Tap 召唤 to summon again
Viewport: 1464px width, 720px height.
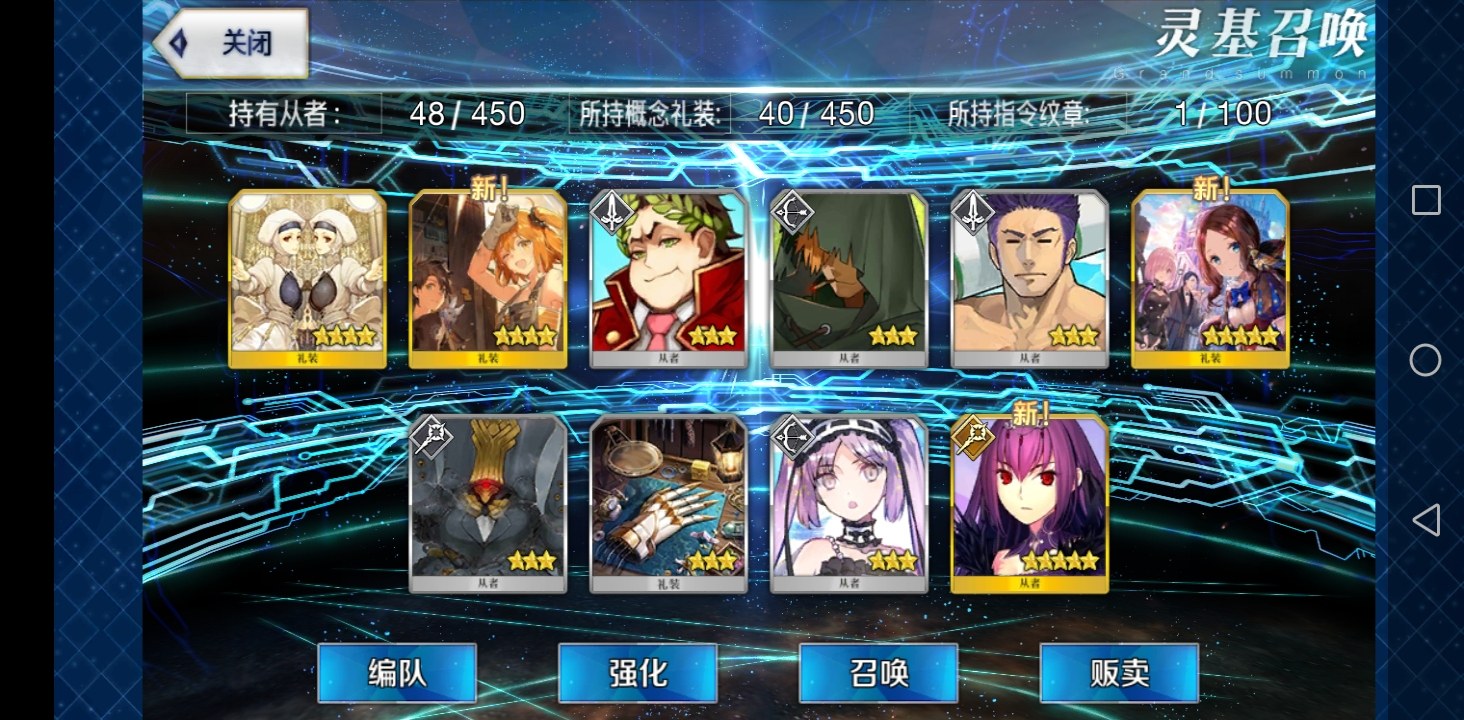[x=879, y=672]
